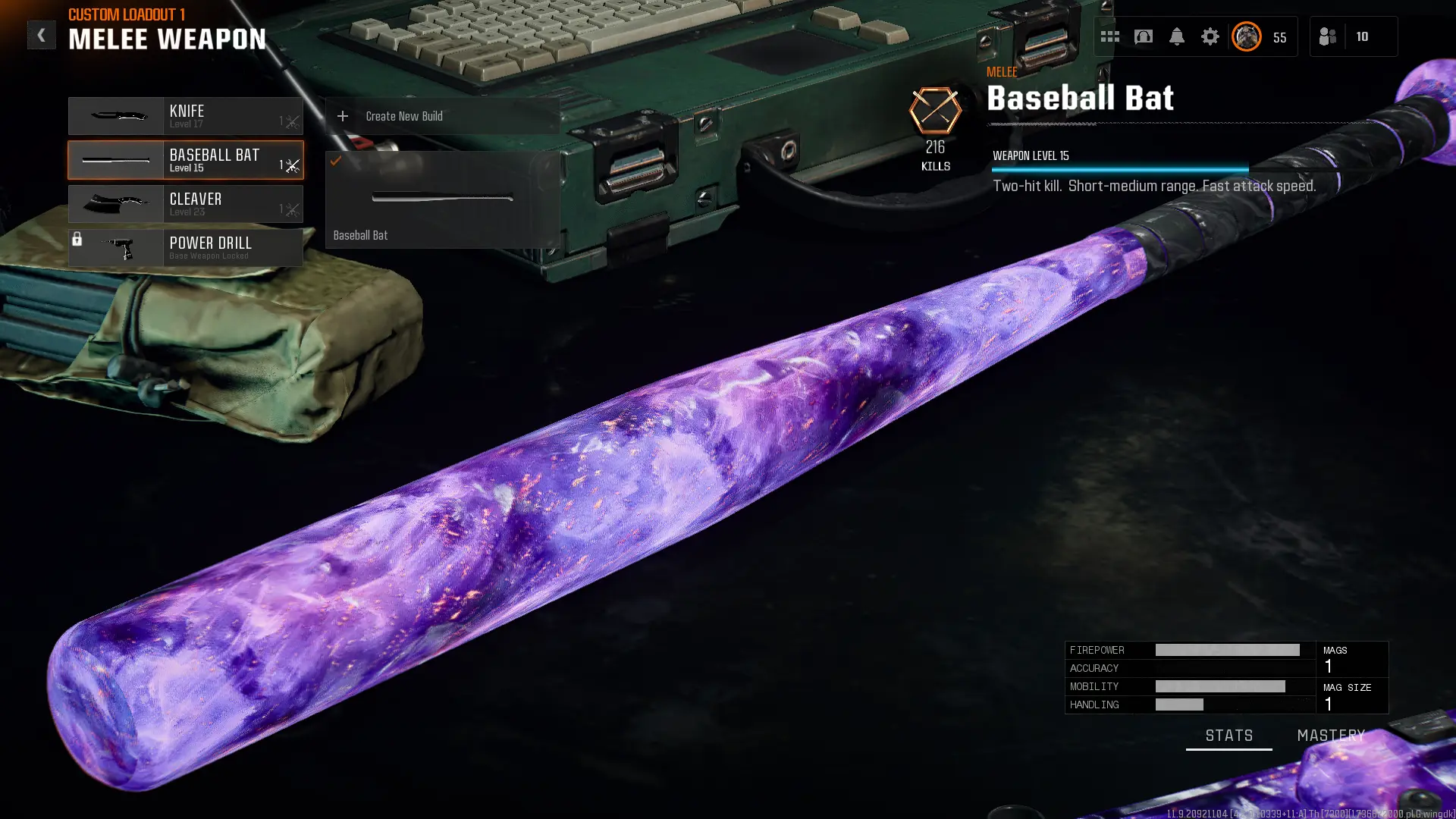1456x819 pixels.
Task: Open settings with the gear icon
Action: [x=1210, y=36]
